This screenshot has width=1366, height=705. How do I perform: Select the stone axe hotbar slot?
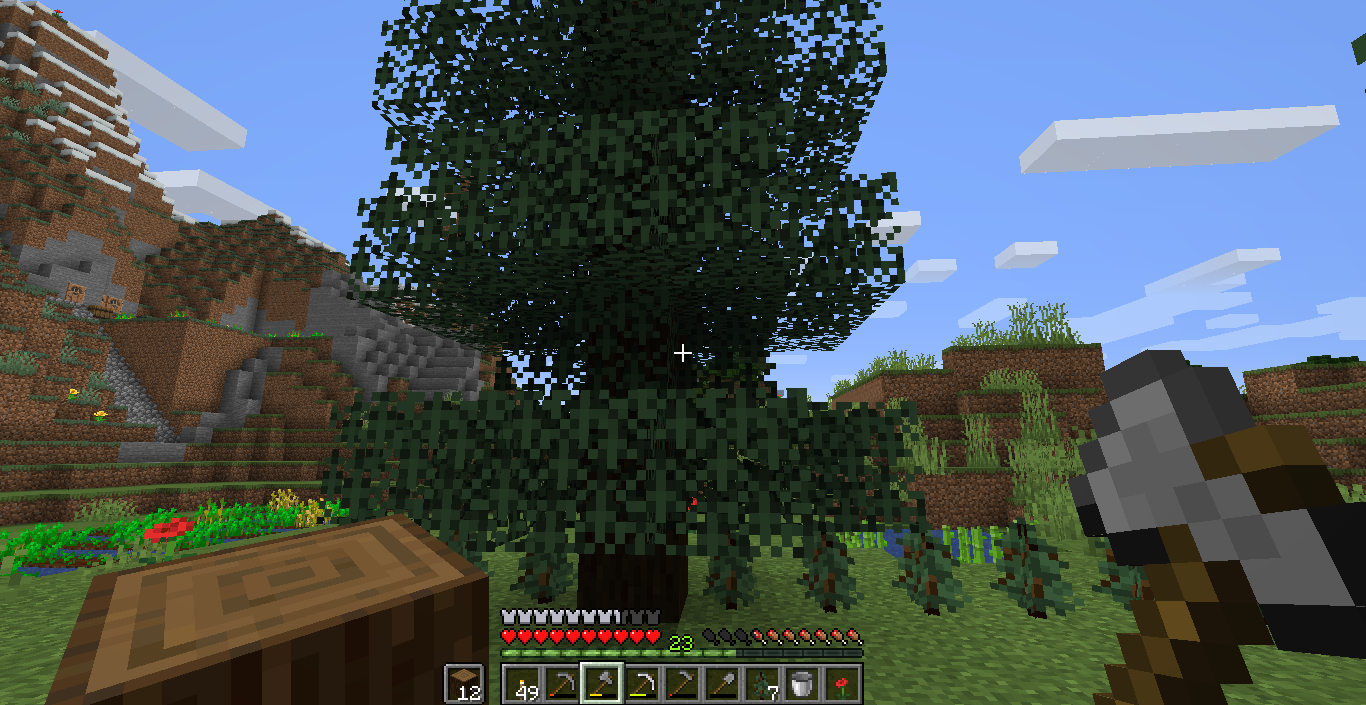point(602,683)
